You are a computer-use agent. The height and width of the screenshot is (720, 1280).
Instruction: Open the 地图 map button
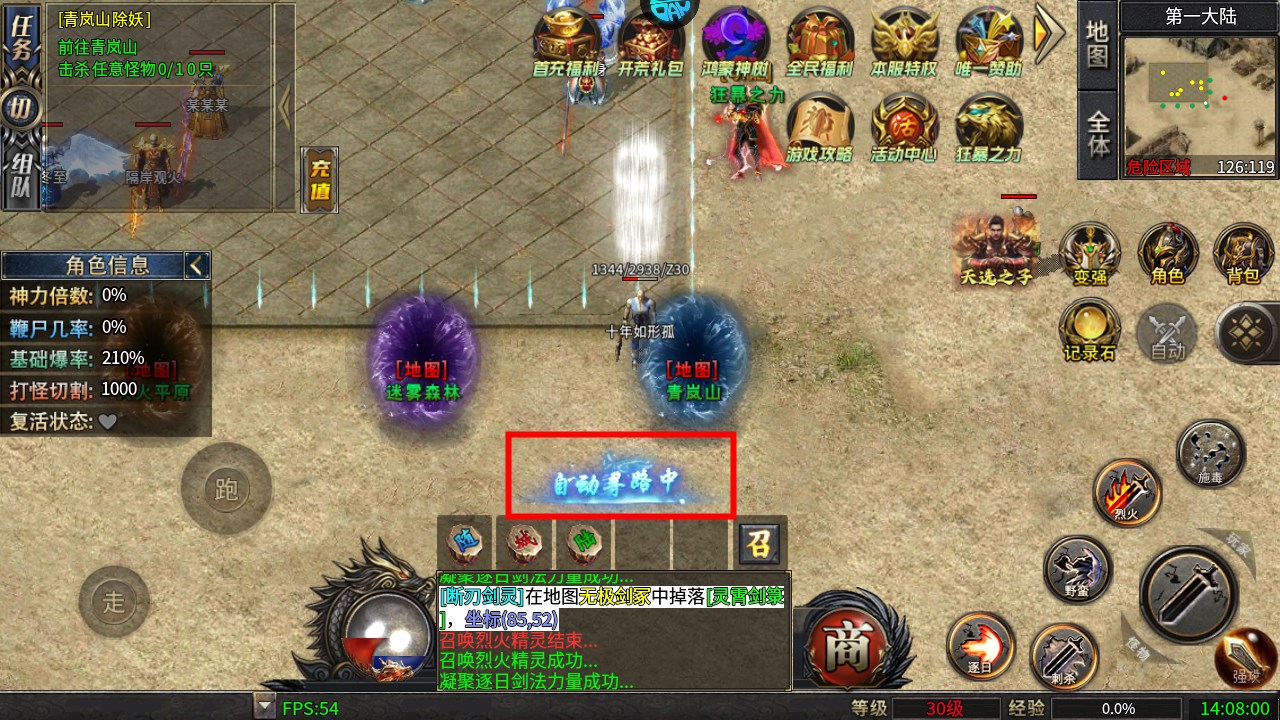point(1097,45)
